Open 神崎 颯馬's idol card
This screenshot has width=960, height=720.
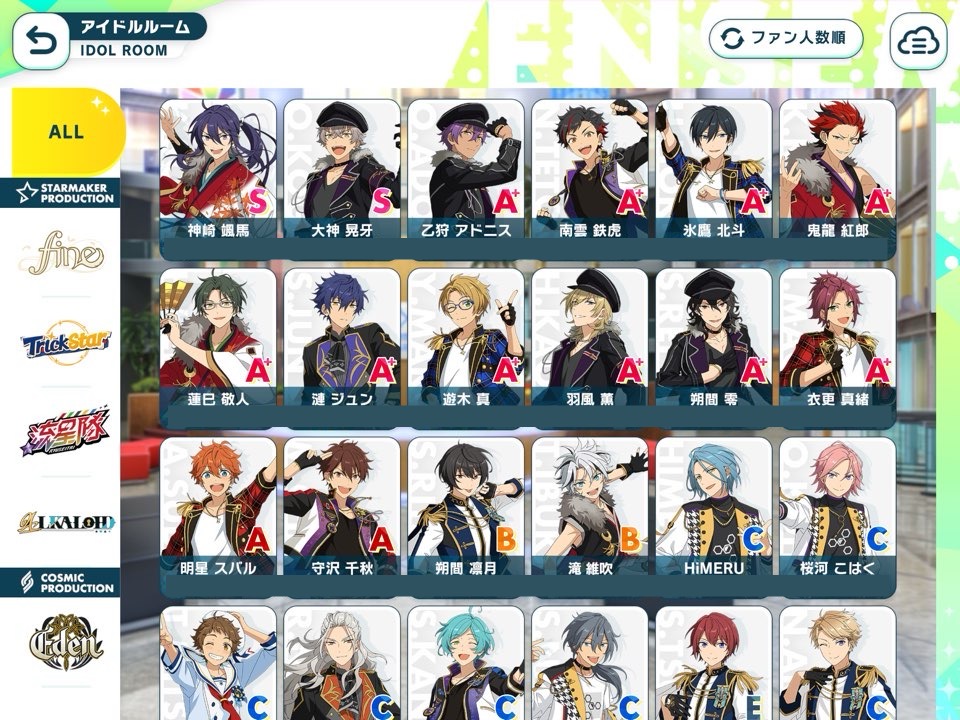pyautogui.click(x=218, y=170)
